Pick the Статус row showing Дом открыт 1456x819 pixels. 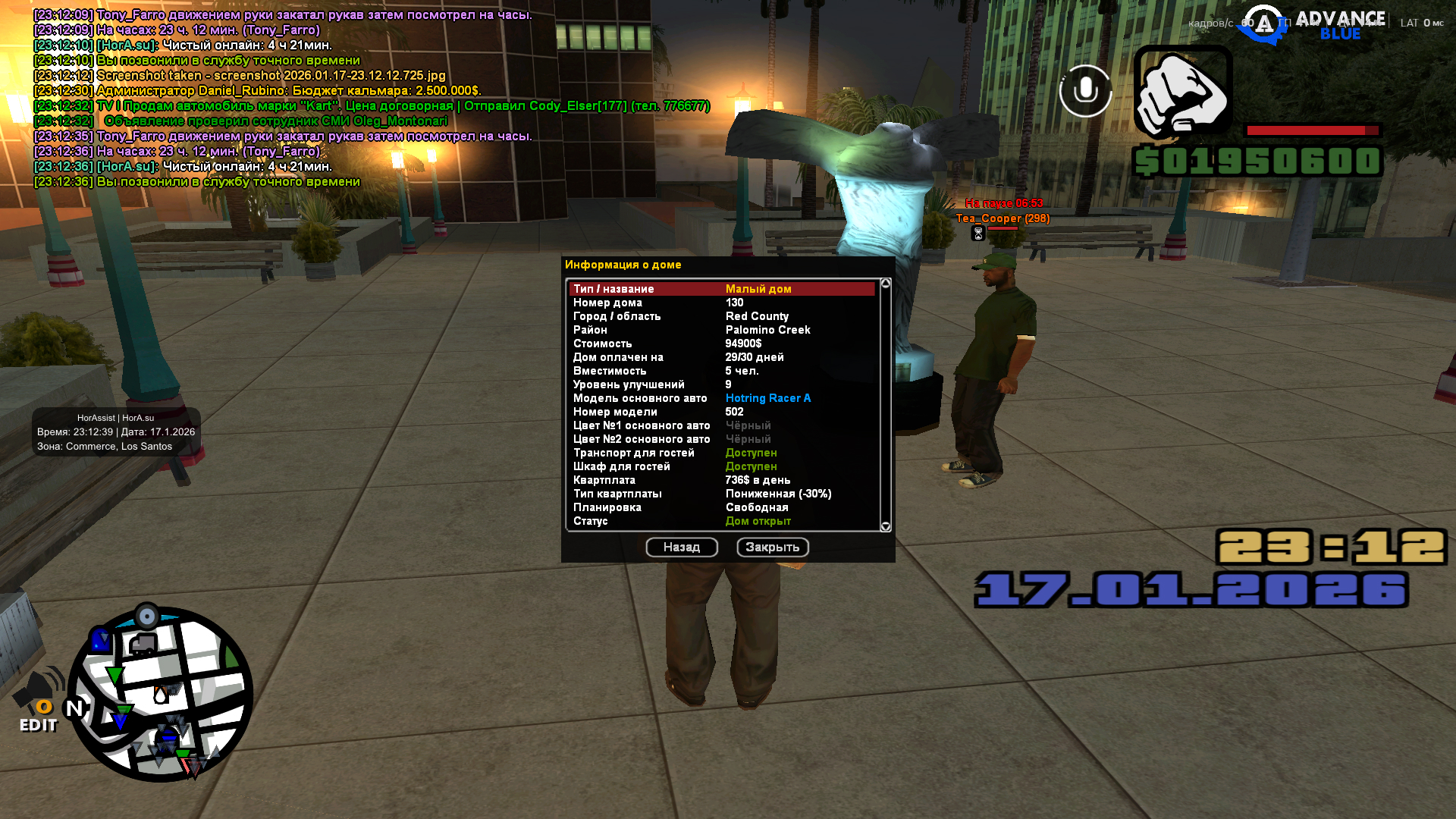point(722,521)
